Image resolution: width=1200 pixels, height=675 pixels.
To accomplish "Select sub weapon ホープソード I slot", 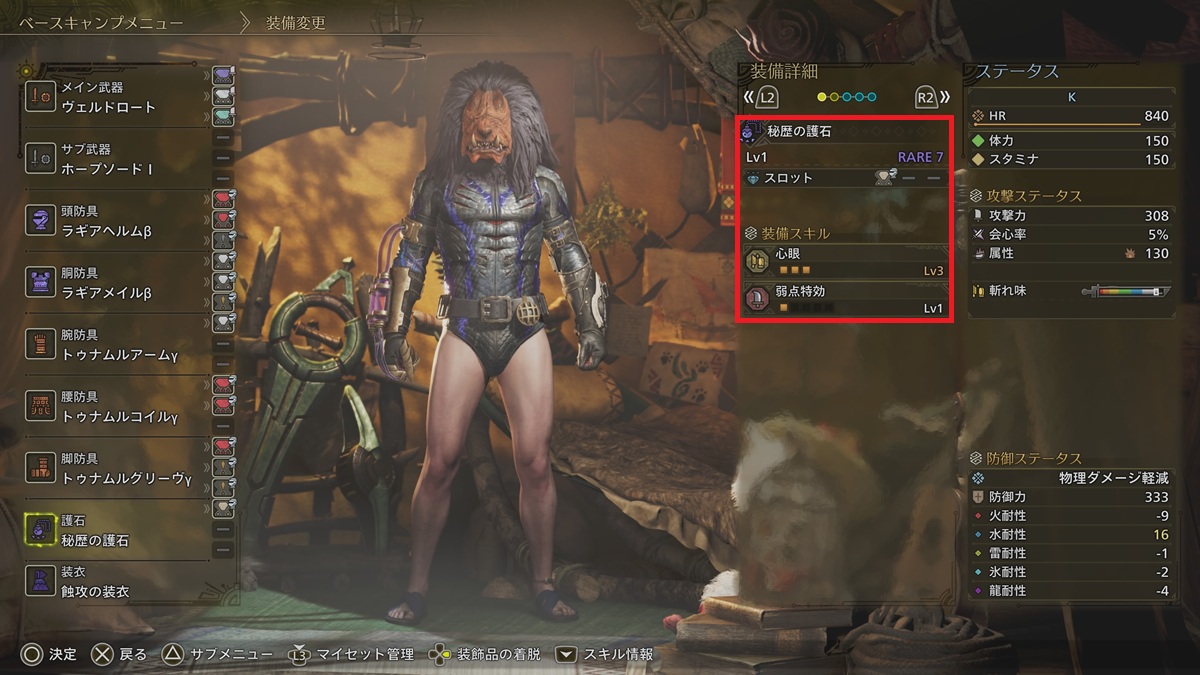I will (x=120, y=159).
